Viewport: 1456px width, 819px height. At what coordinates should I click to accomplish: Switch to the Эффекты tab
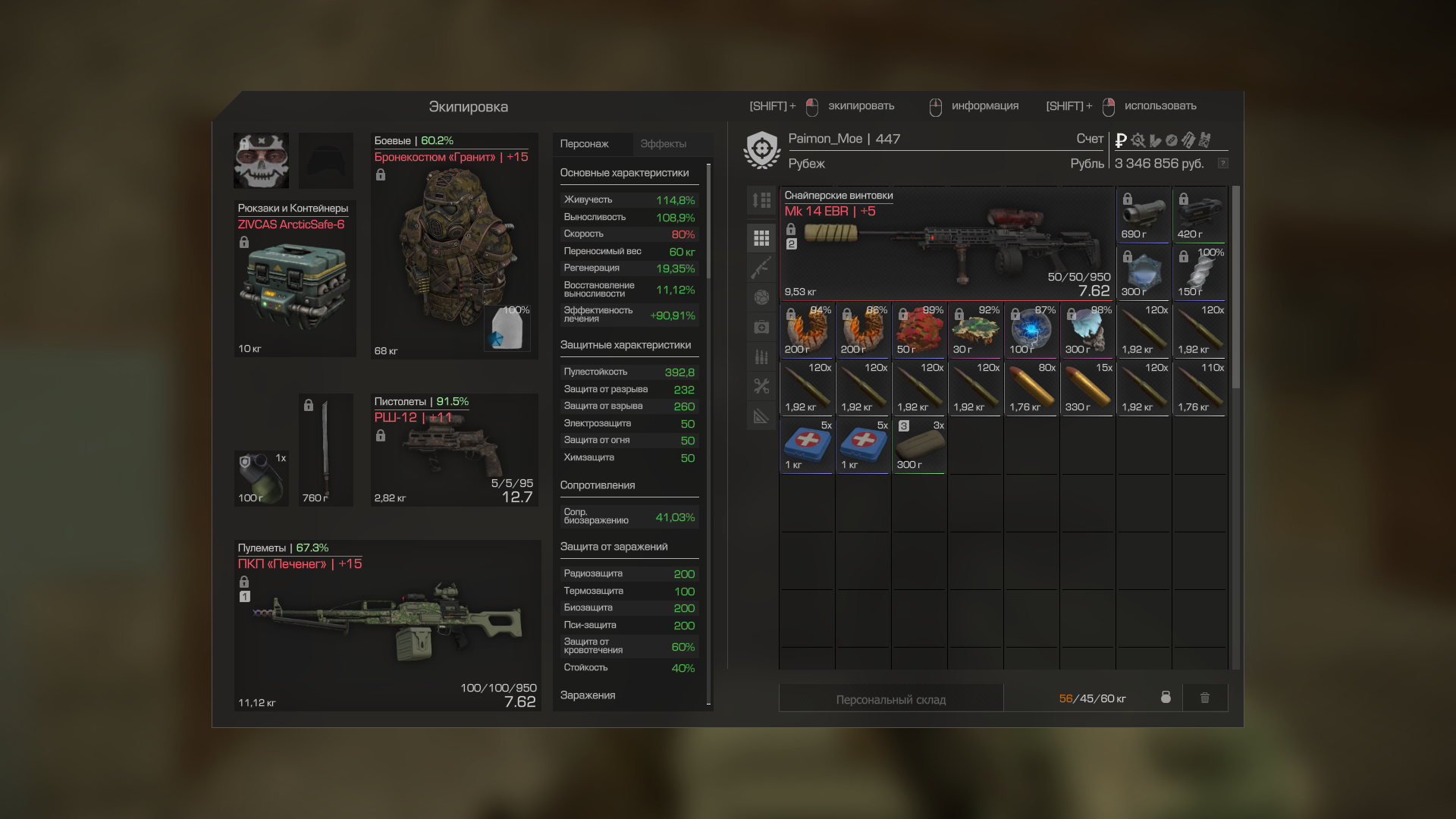coord(663,144)
